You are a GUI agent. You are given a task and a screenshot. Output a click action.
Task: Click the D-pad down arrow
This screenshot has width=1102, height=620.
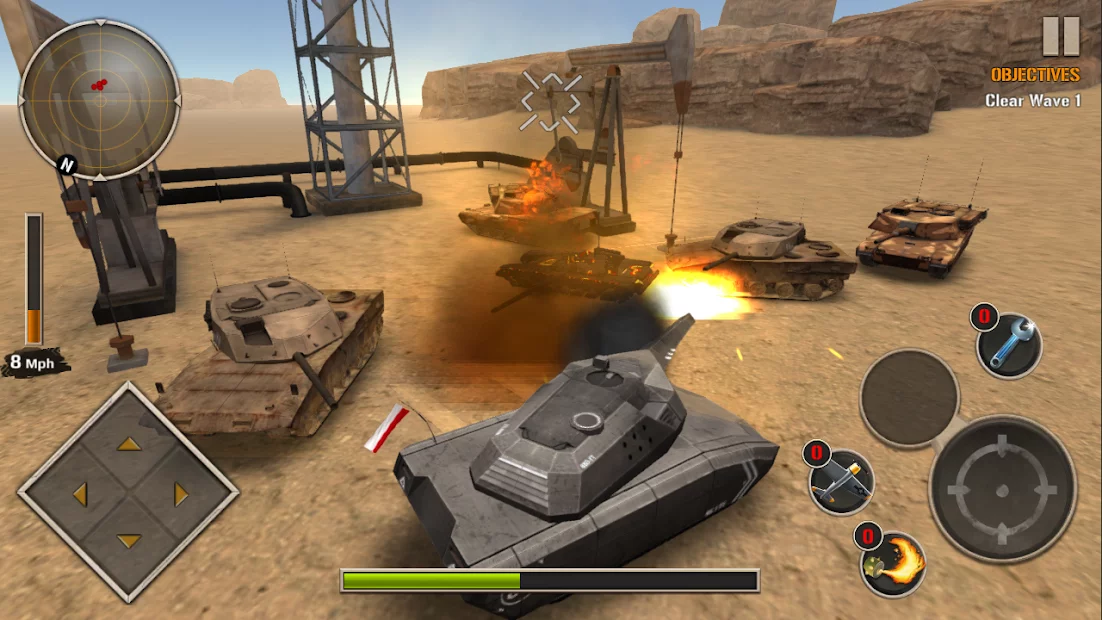[x=128, y=541]
